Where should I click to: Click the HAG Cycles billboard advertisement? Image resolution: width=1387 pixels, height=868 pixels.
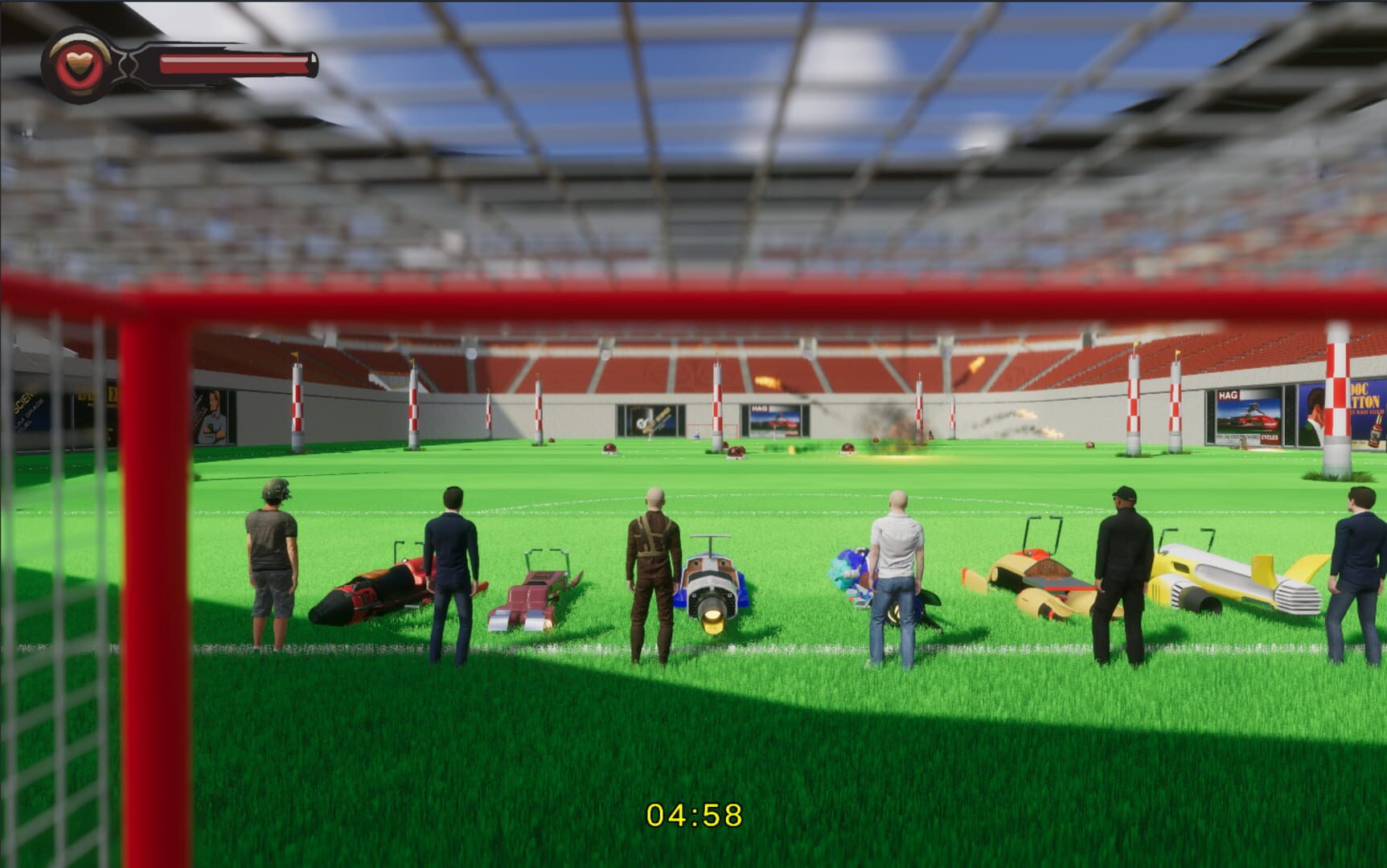[x=1250, y=416]
